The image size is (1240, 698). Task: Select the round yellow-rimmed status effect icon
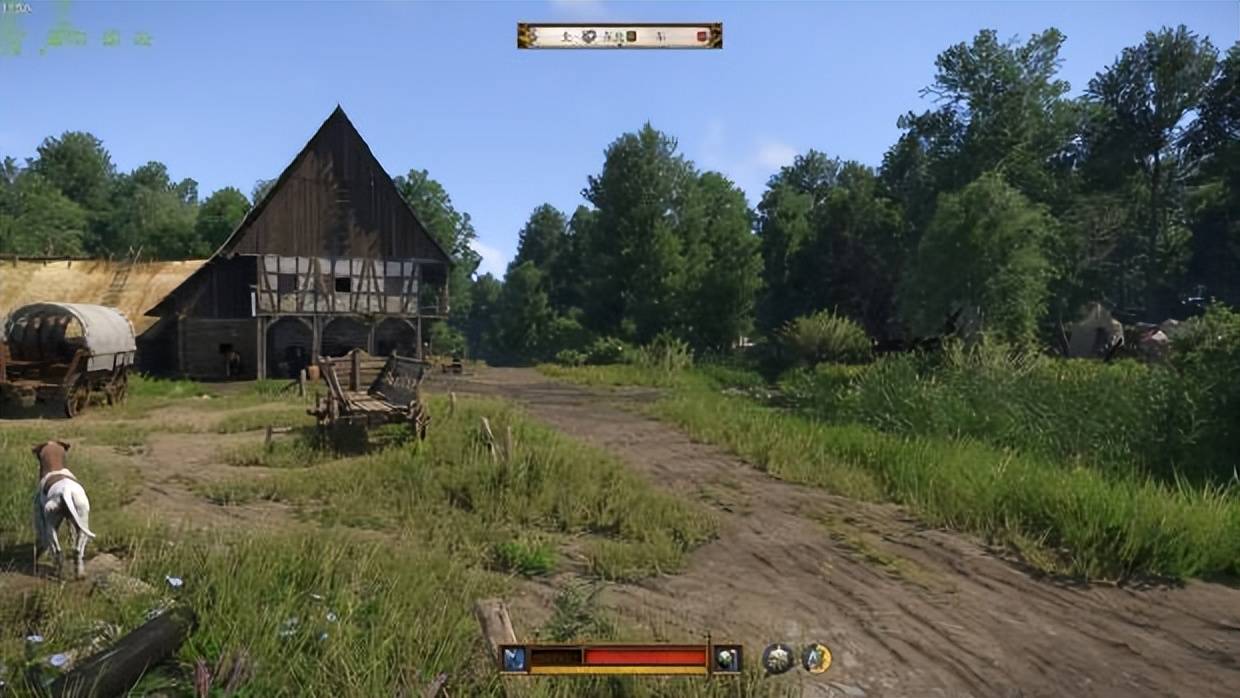(816, 657)
